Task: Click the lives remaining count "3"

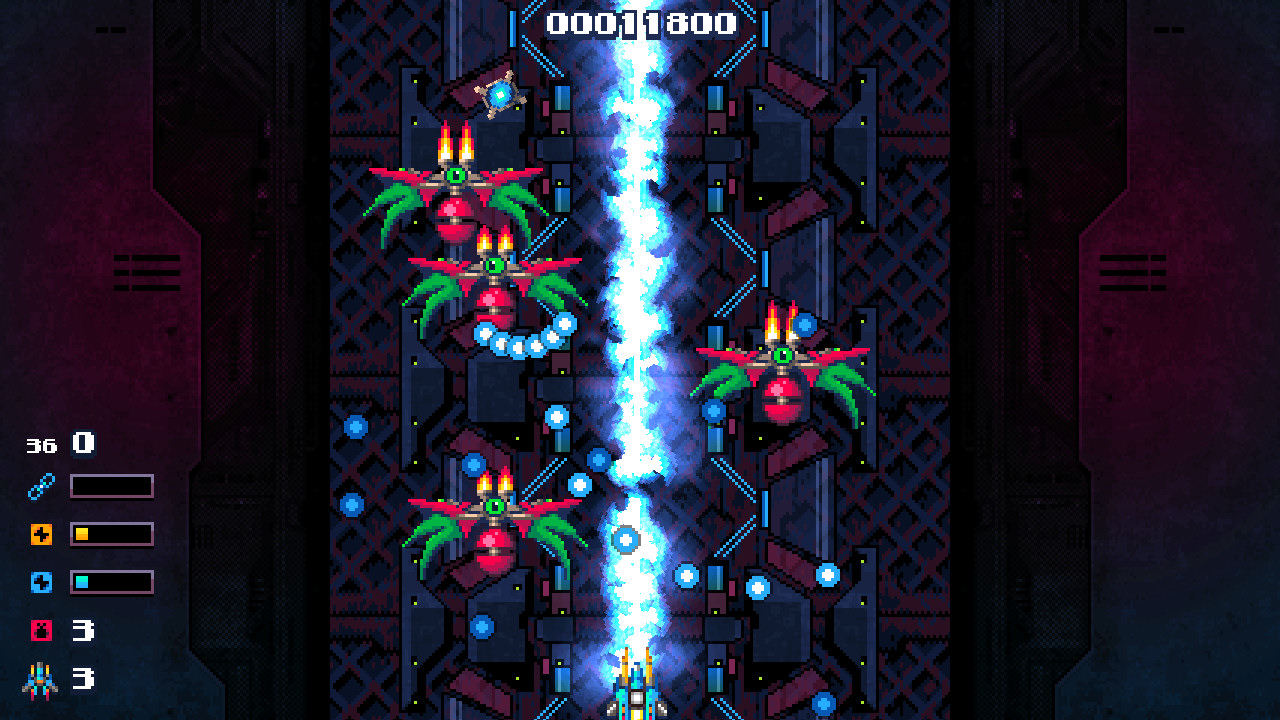Action: pos(82,680)
